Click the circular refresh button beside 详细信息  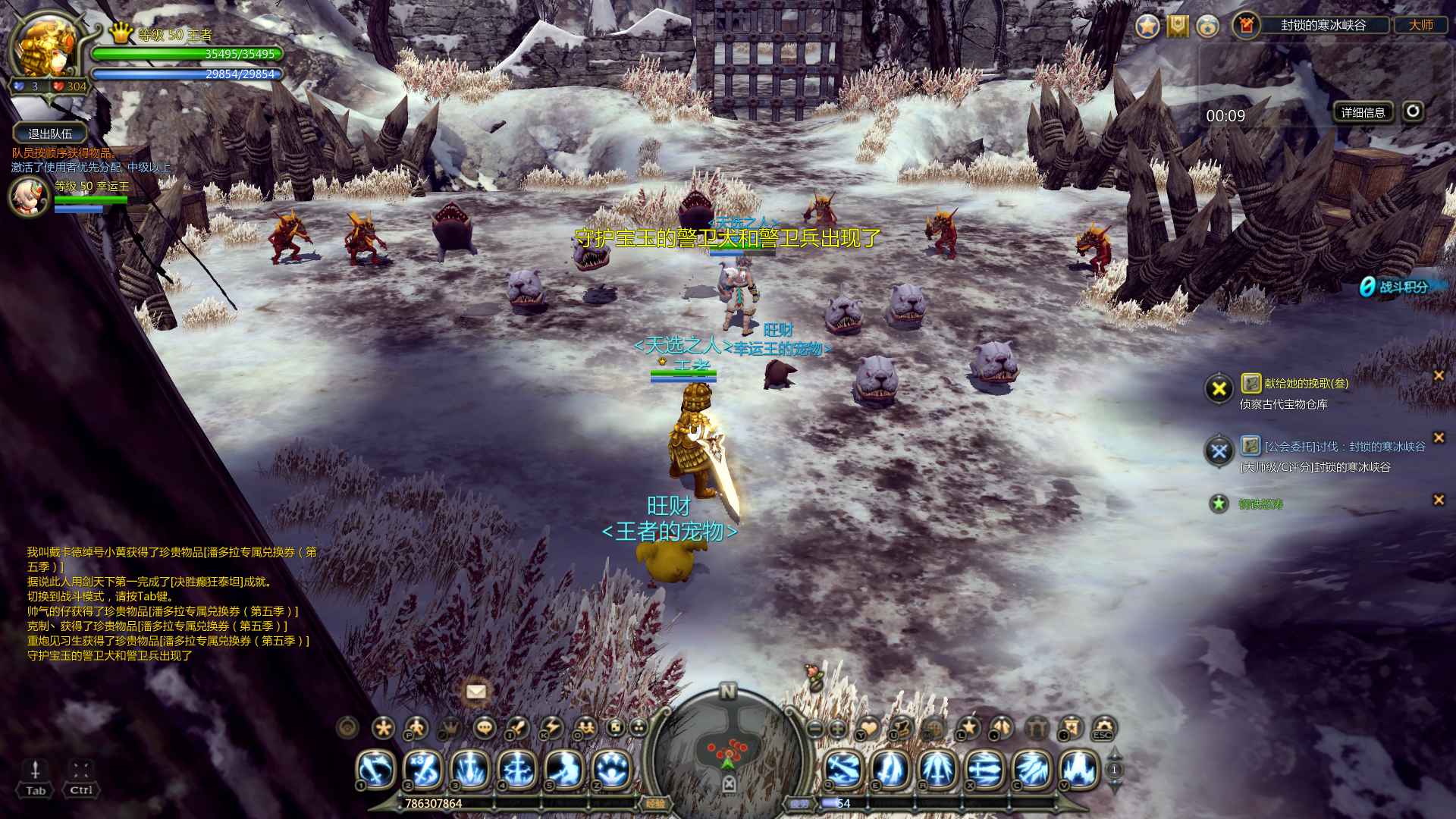[x=1412, y=111]
